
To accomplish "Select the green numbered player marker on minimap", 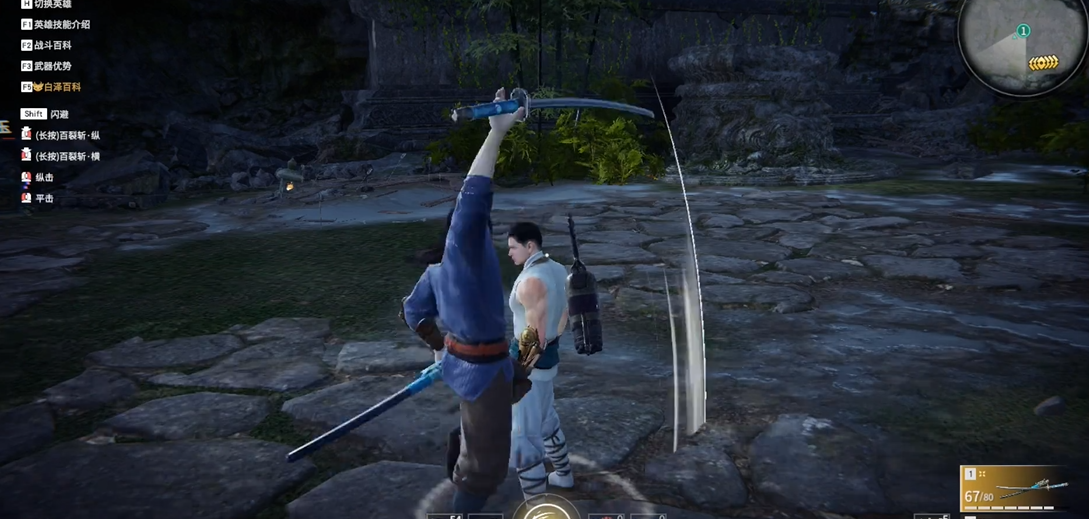I will tap(1023, 31).
